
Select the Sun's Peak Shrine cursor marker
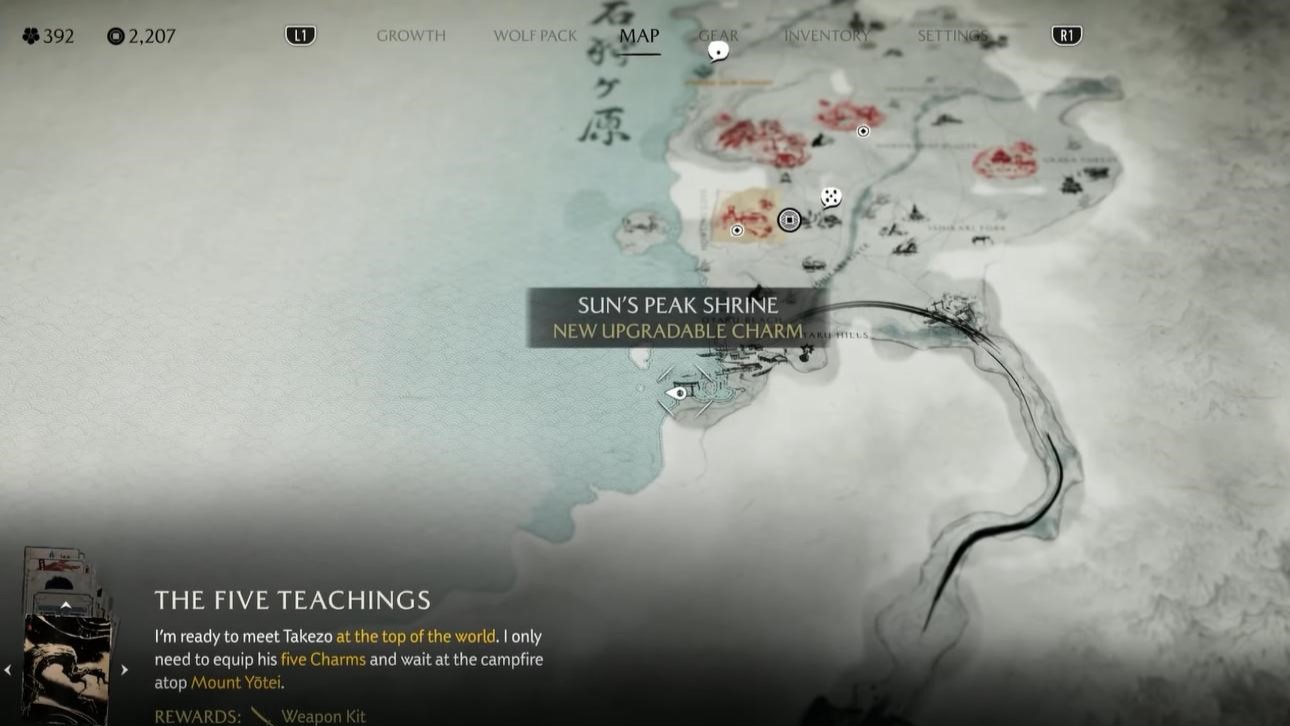click(679, 393)
